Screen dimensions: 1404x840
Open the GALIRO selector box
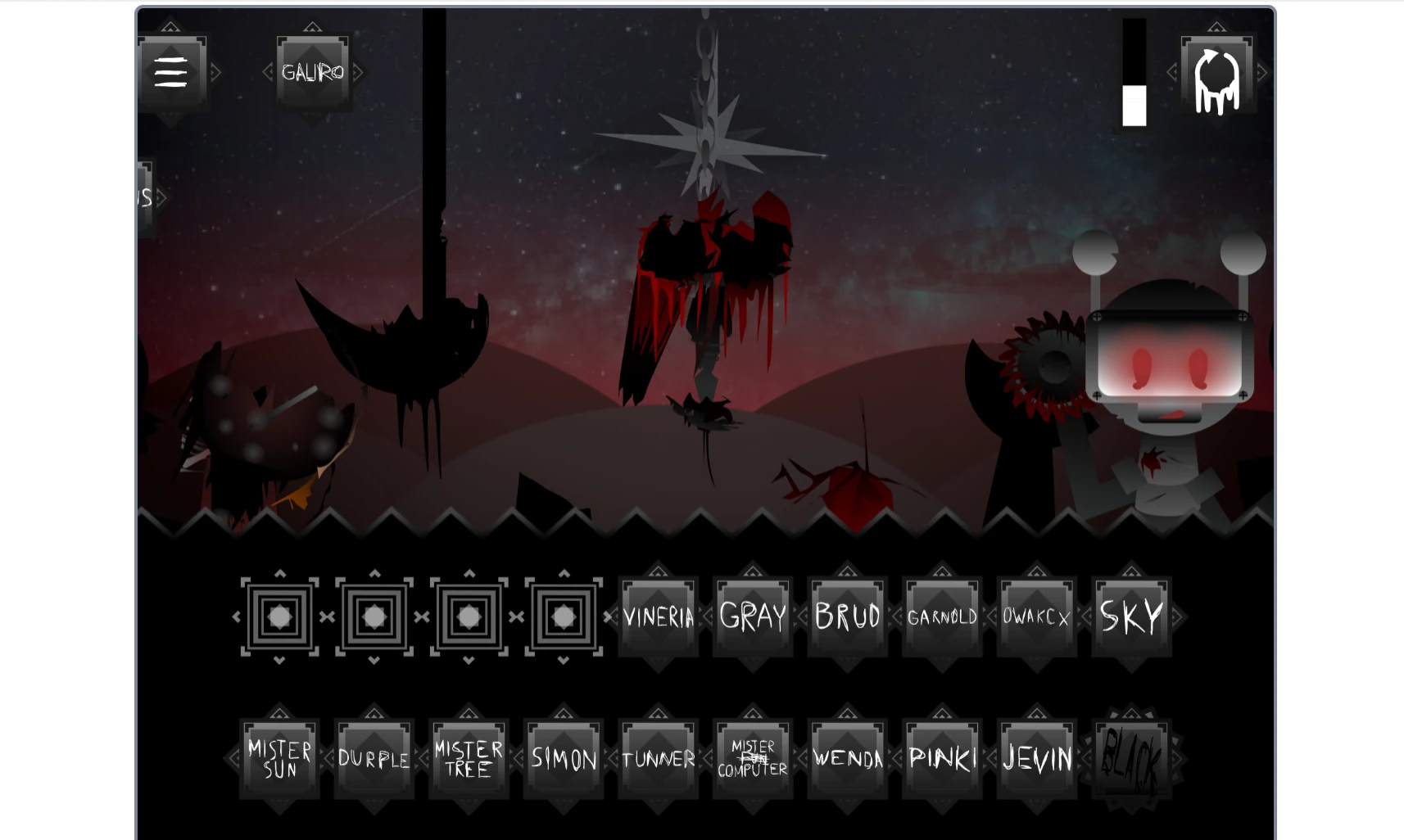coord(313,72)
